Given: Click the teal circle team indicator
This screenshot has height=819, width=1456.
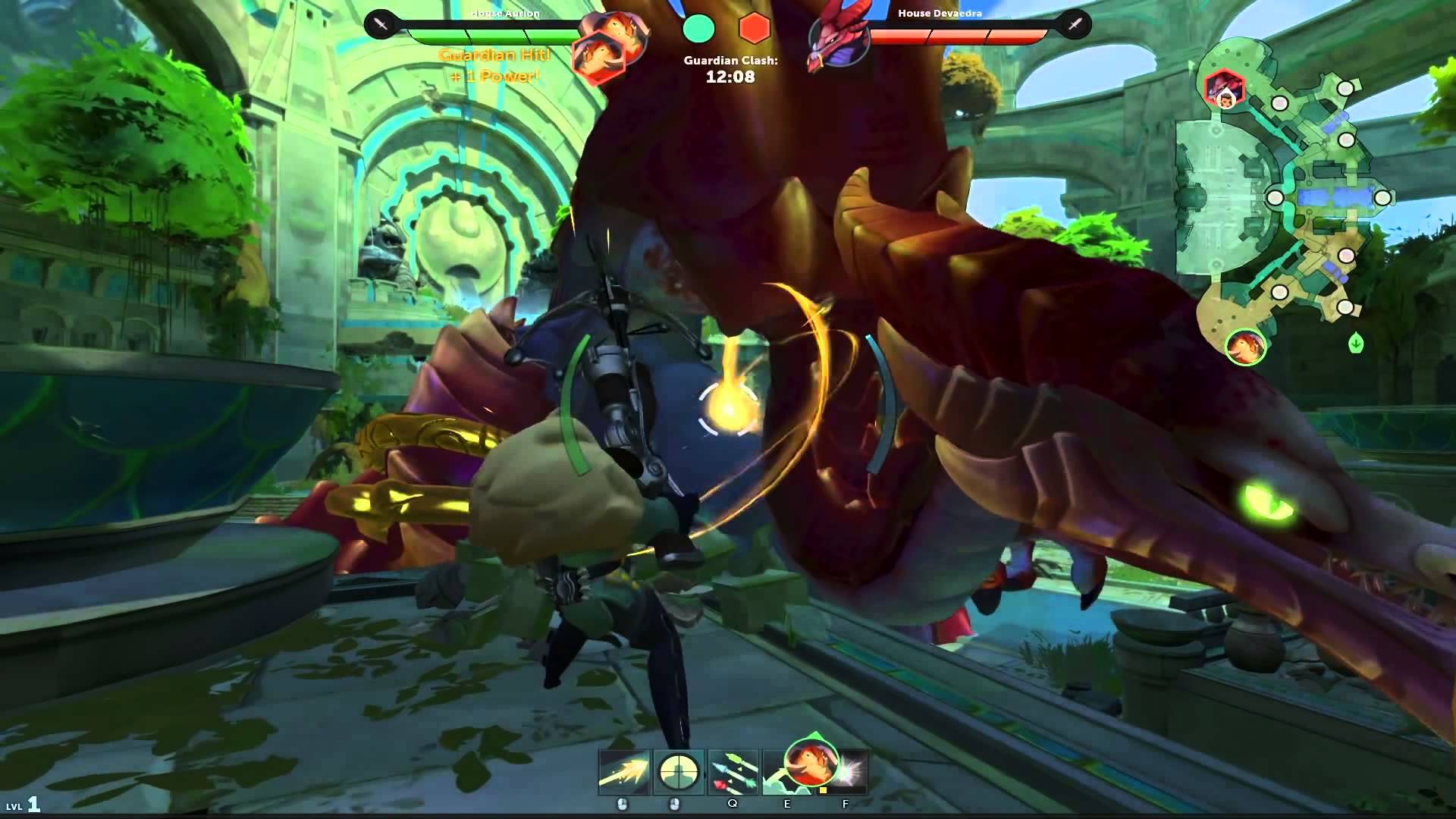Looking at the screenshot, I should [x=698, y=28].
